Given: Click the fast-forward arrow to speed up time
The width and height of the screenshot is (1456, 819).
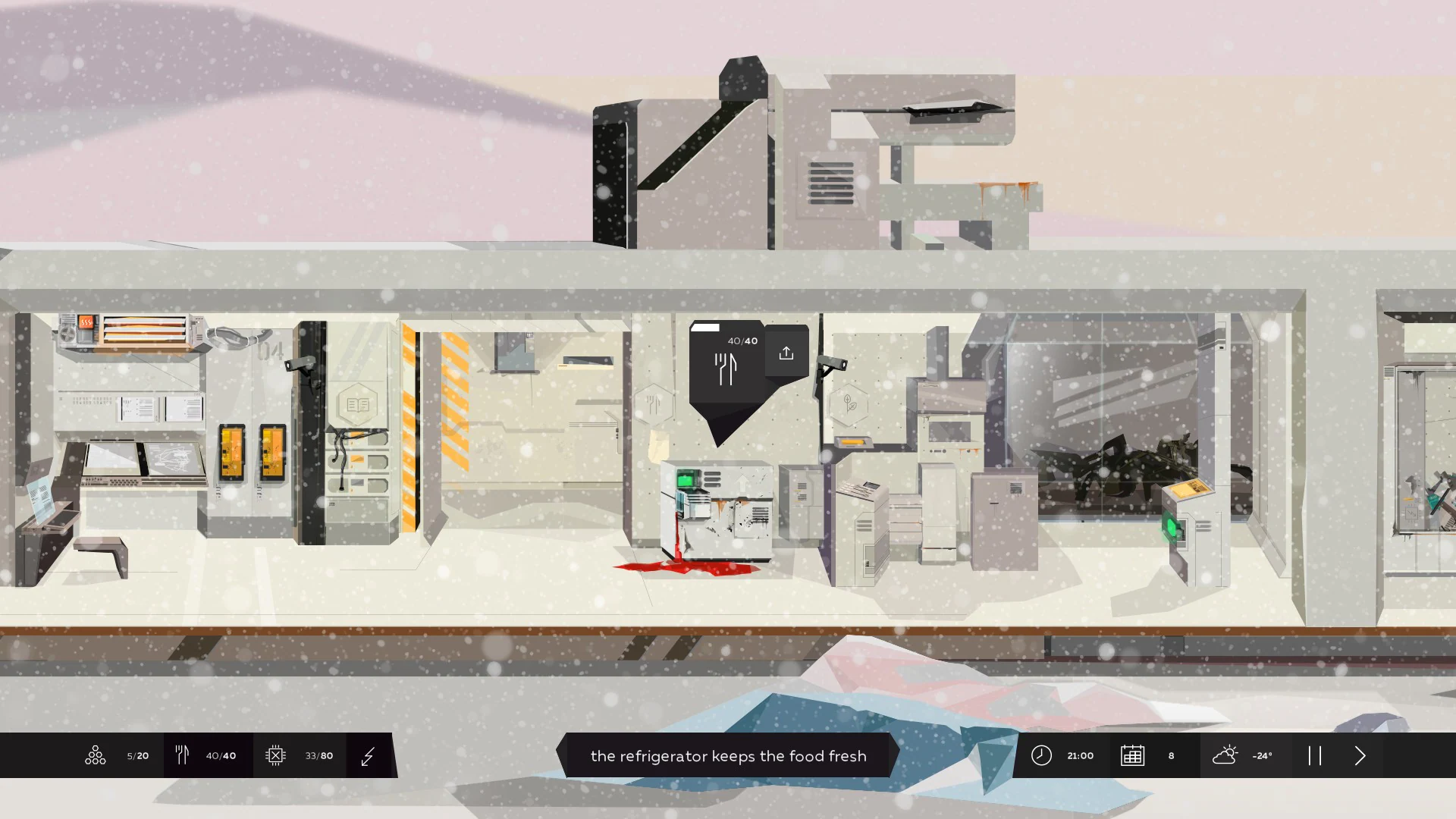Looking at the screenshot, I should click(x=1360, y=755).
